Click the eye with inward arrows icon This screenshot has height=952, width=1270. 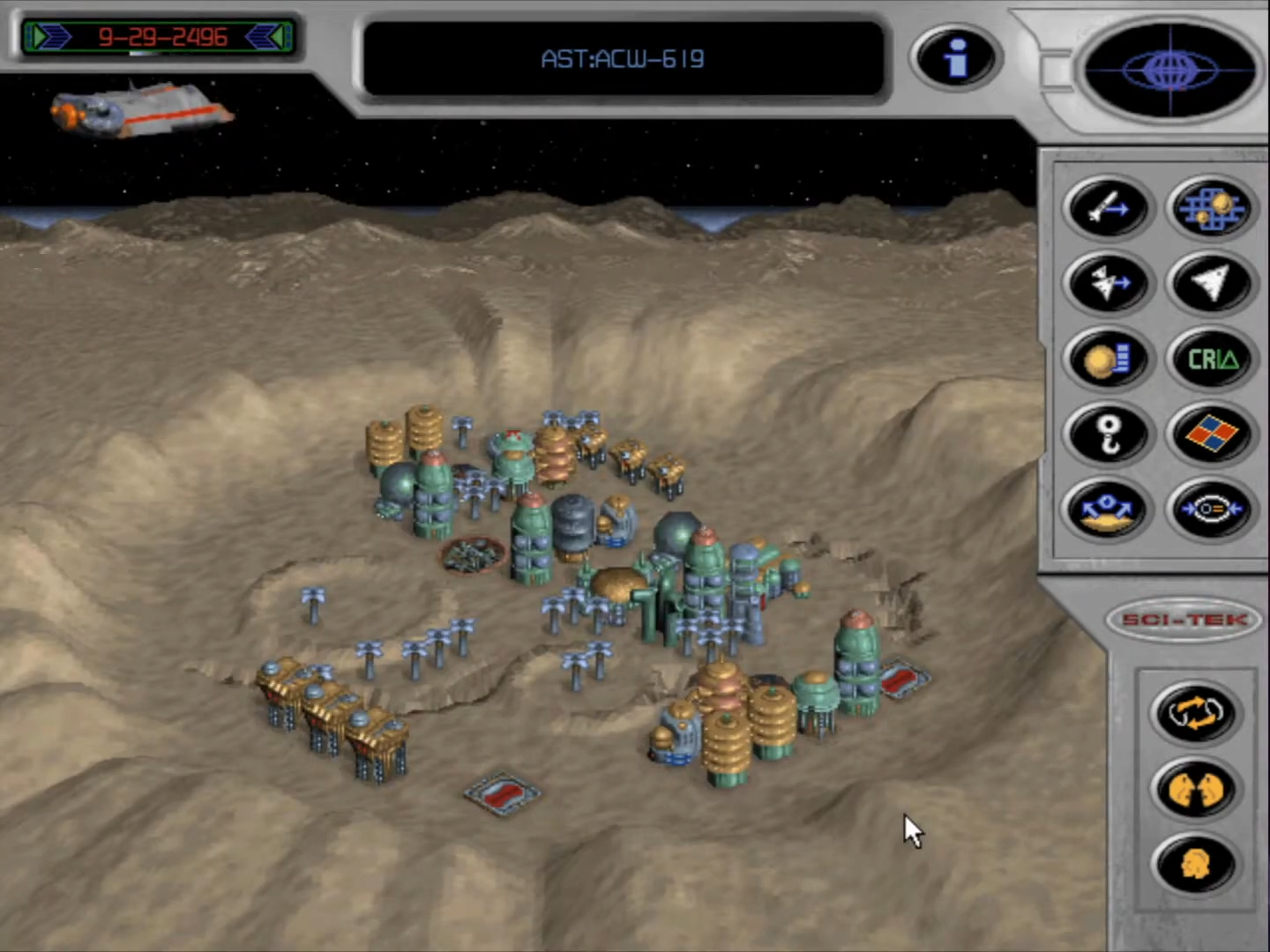pos(1211,509)
